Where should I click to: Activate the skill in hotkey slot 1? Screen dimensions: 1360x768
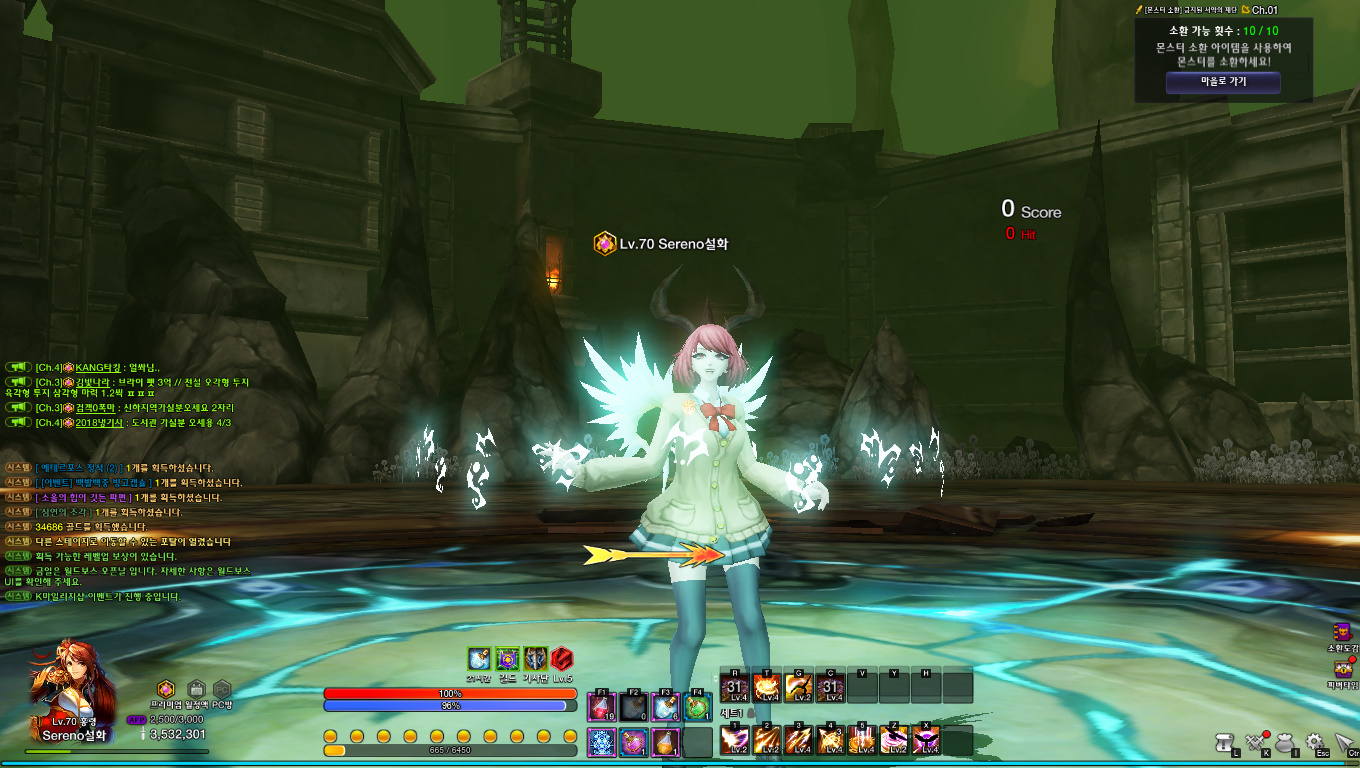(735, 740)
